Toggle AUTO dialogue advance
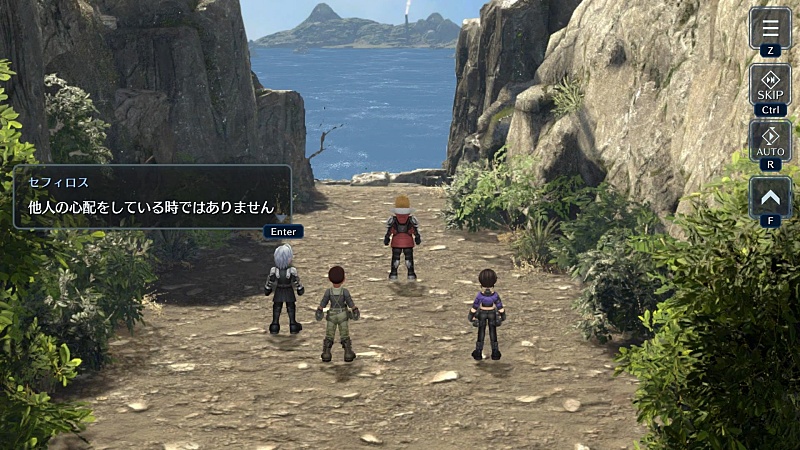Viewport: 800px width, 450px height. (770, 140)
